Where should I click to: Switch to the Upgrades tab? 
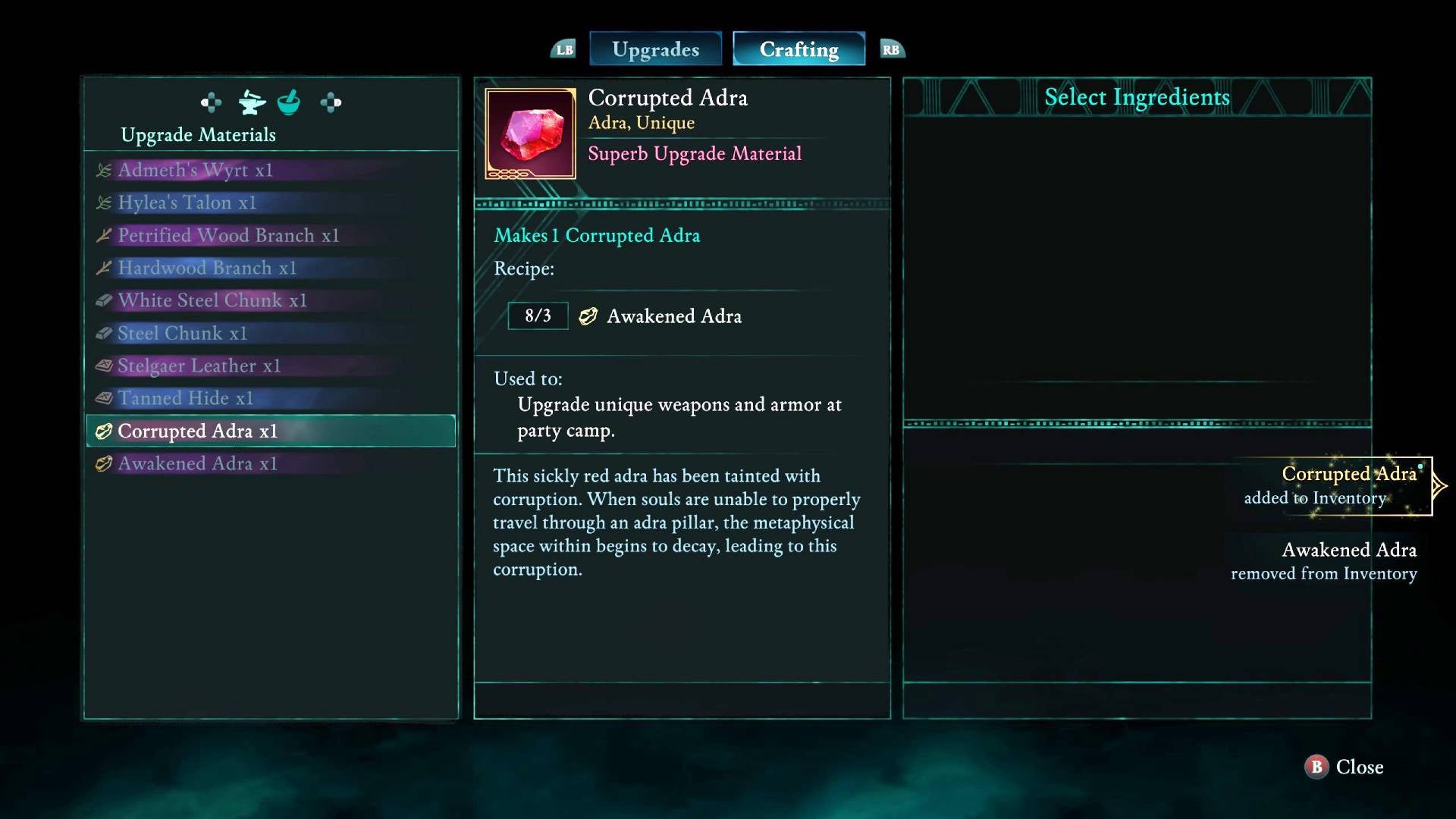pos(655,49)
